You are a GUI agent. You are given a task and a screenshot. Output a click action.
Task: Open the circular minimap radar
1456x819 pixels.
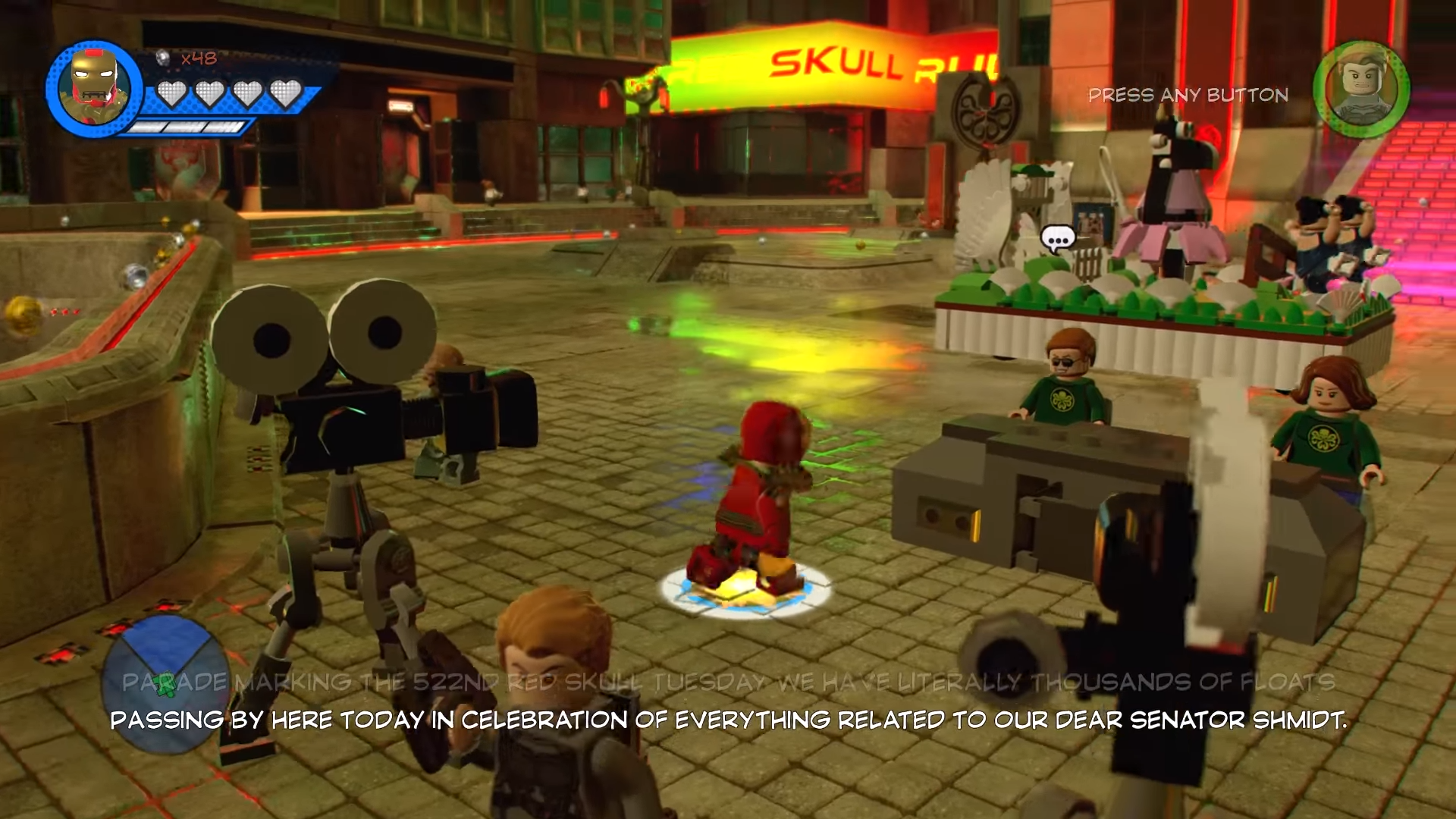(165, 683)
